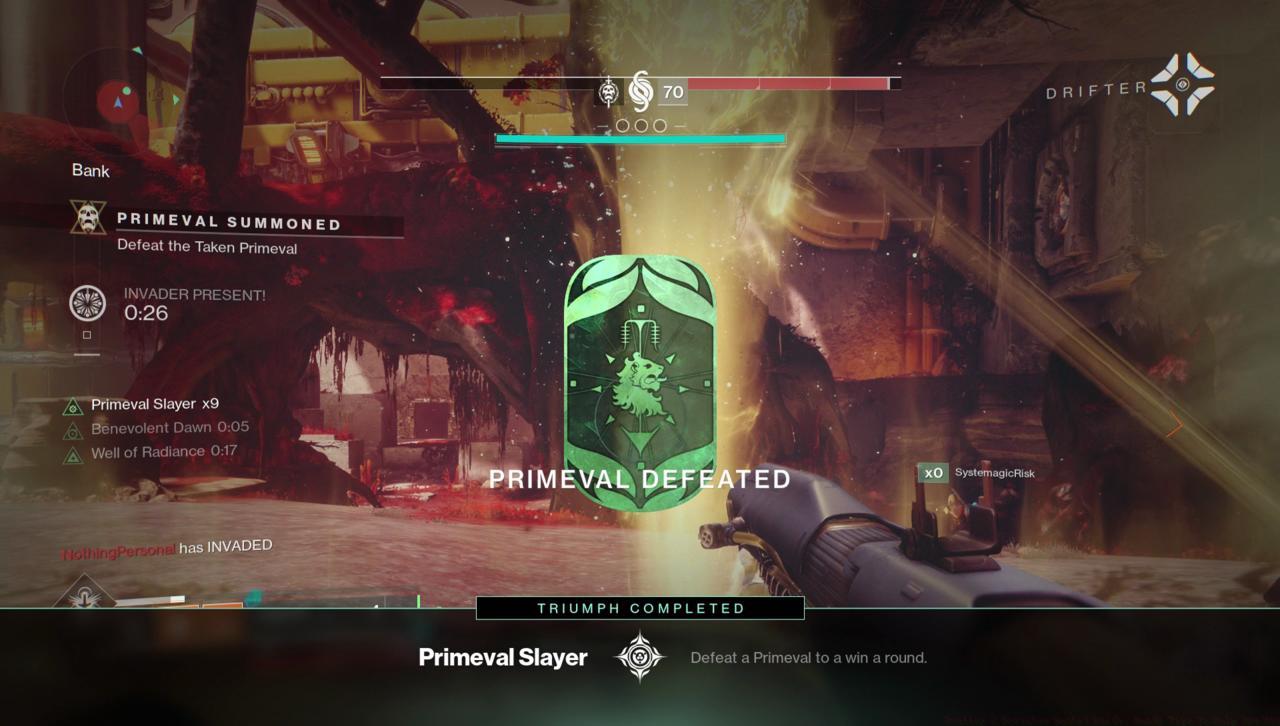Click the Primeval skull objective icon
Image resolution: width=1280 pixels, height=726 pixels.
(x=88, y=217)
